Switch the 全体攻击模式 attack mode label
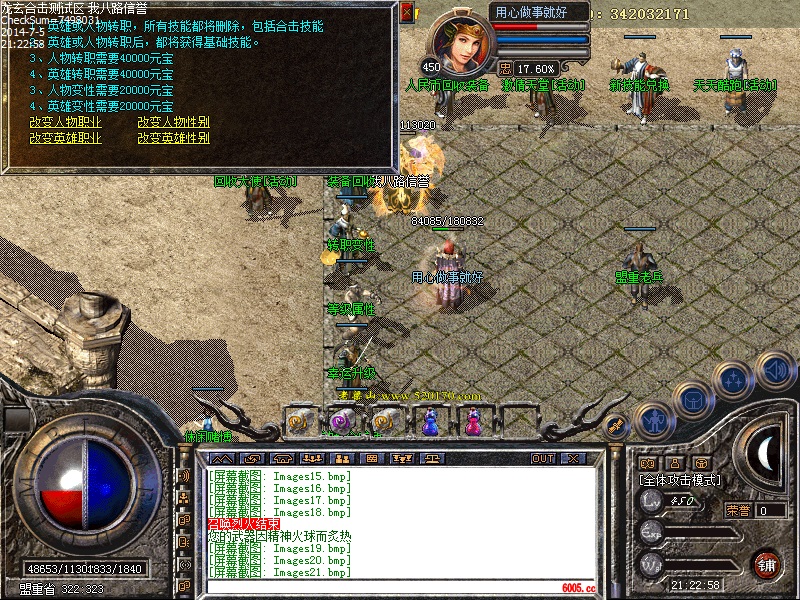The image size is (800, 600). coord(678,480)
